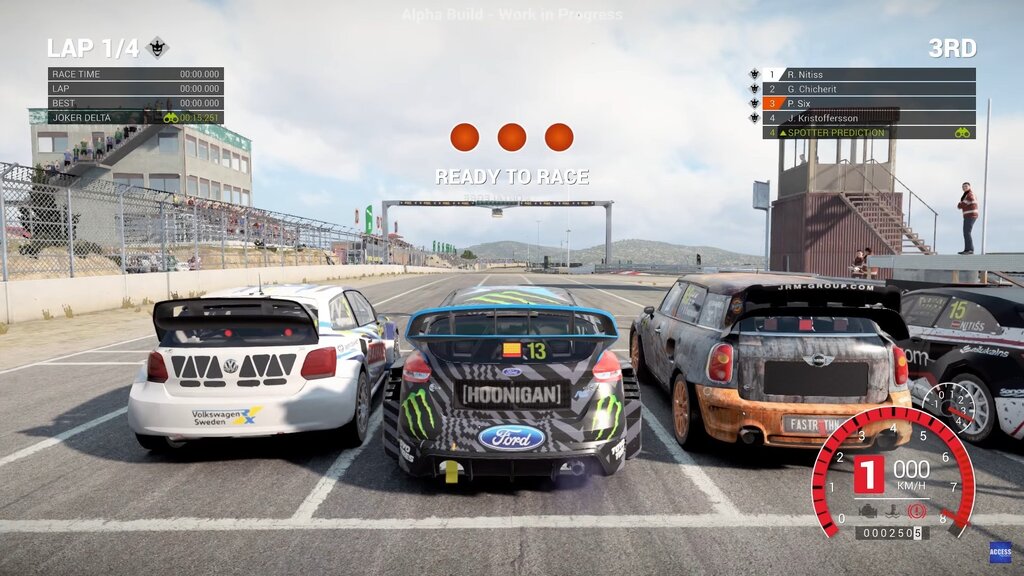This screenshot has height=576, width=1024.
Task: Choose the highlighted P. Six position row
Action: tap(868, 103)
